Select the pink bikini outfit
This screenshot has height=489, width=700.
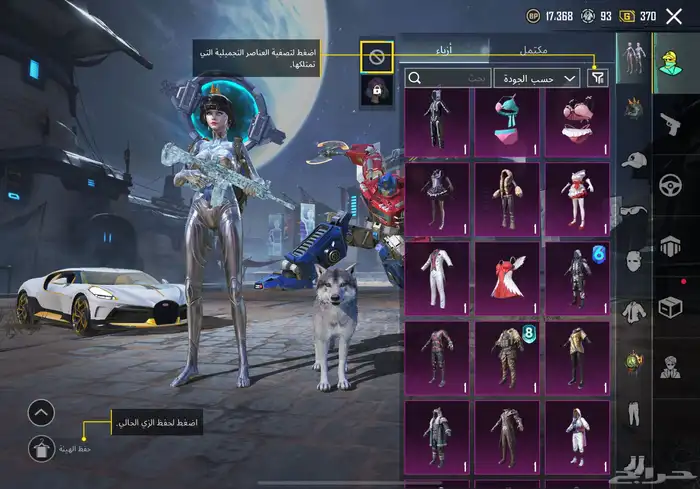click(577, 124)
